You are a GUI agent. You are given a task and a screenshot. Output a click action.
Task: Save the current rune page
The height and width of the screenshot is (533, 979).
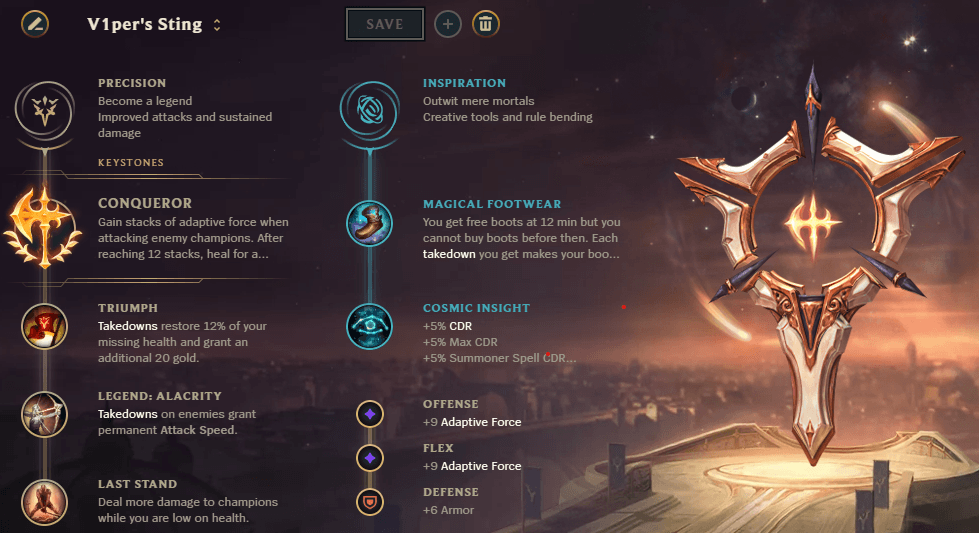[384, 24]
